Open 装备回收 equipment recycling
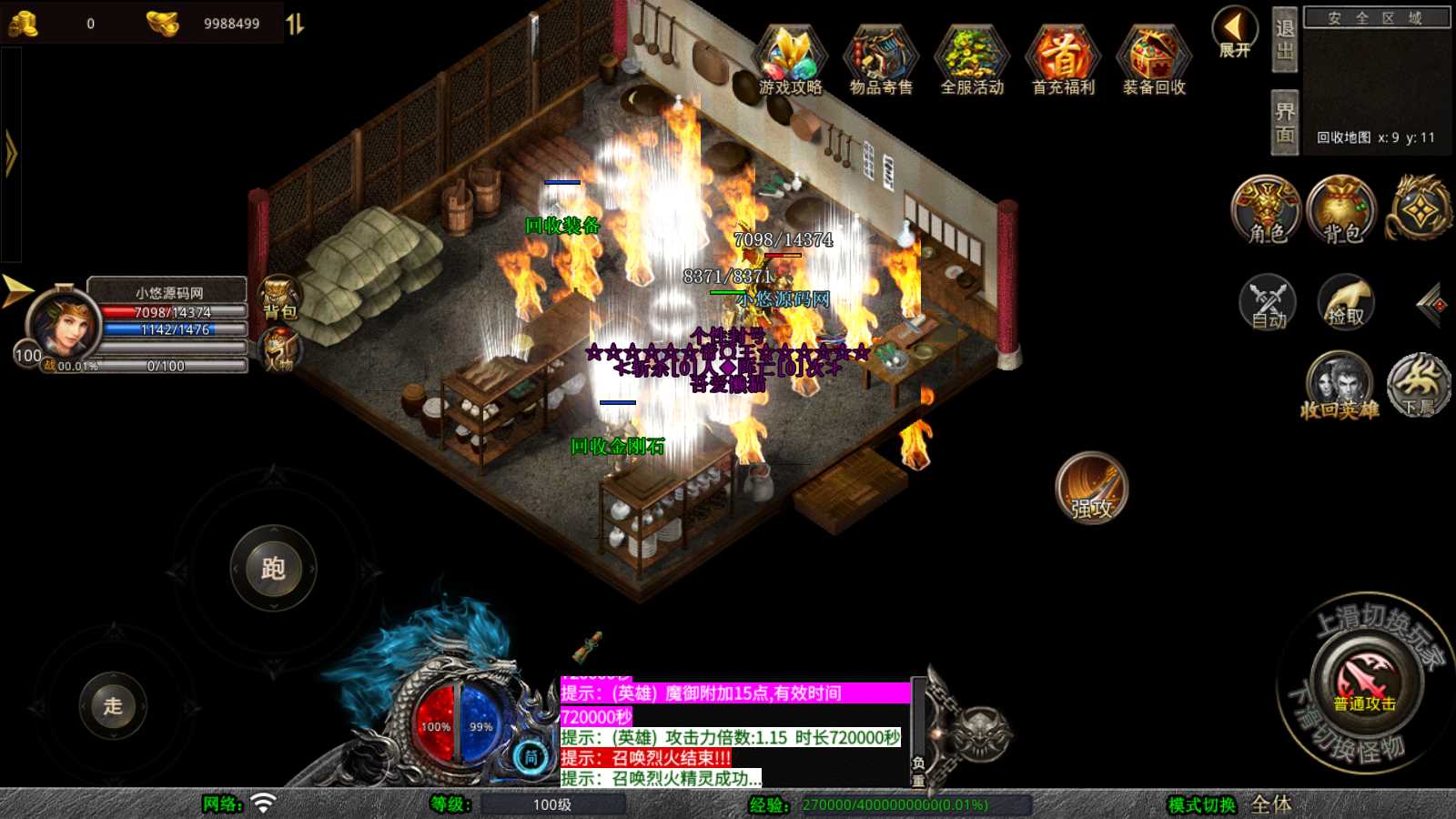Viewport: 1456px width, 819px height. pyautogui.click(x=1154, y=61)
